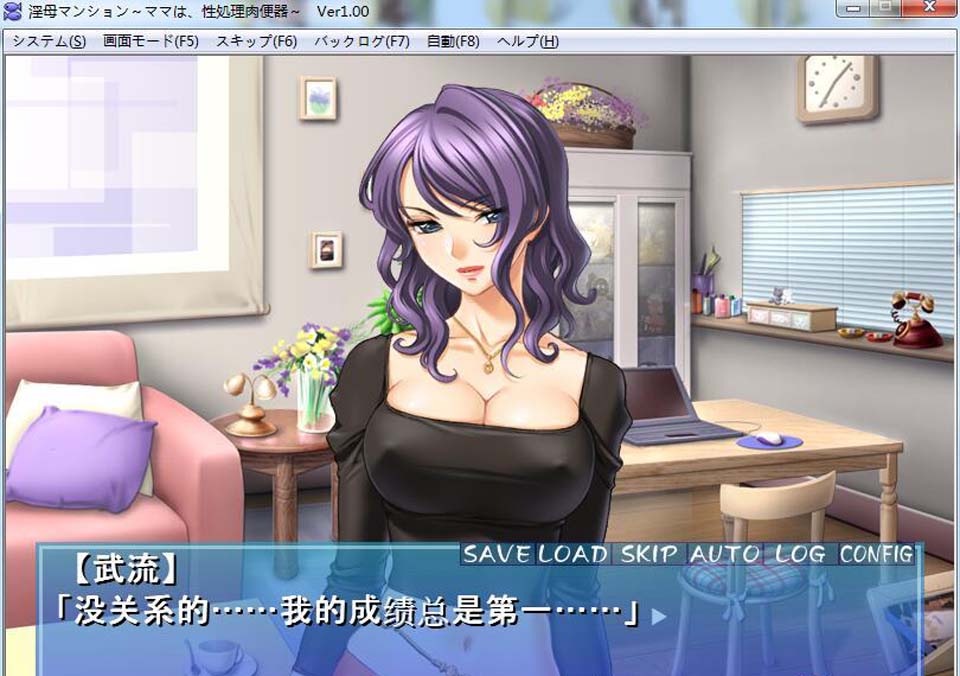Open the 自動(F8) menu

tap(453, 41)
